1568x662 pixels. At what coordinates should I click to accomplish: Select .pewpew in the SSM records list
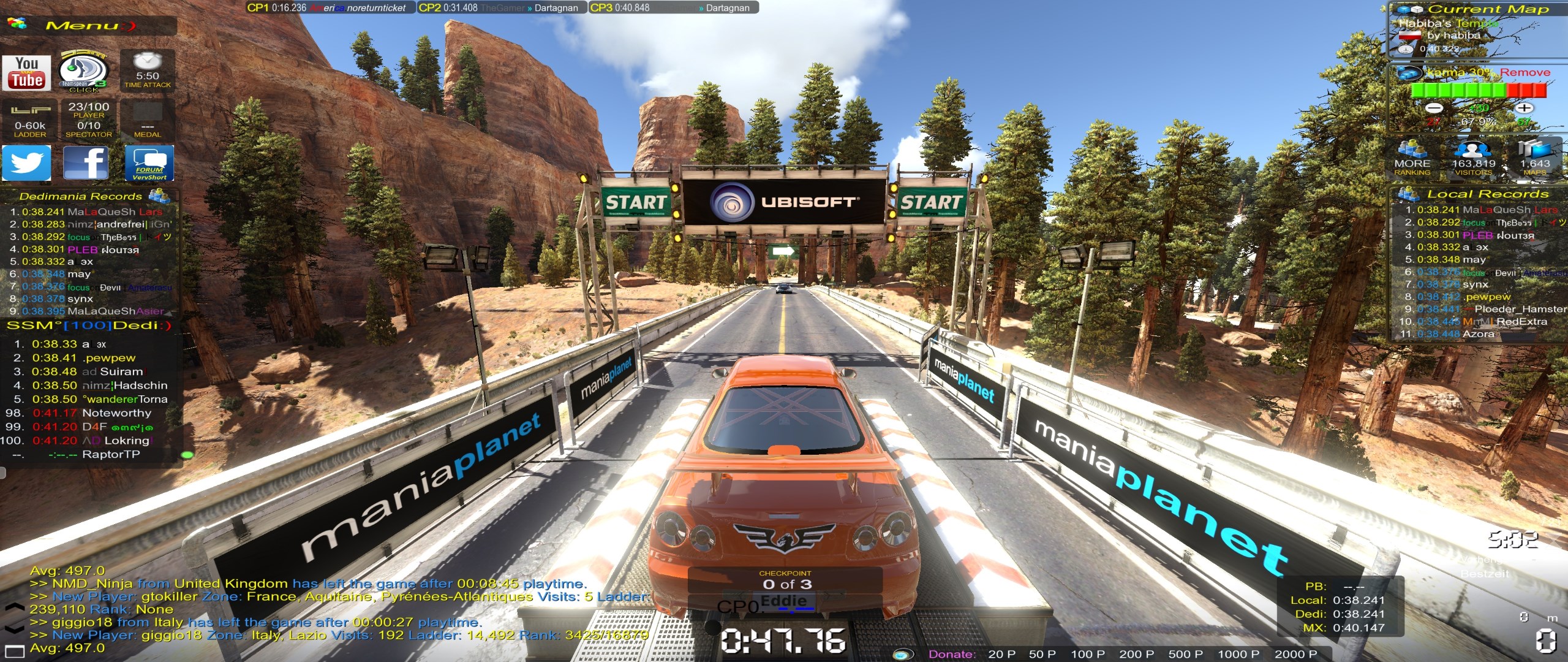coord(110,358)
